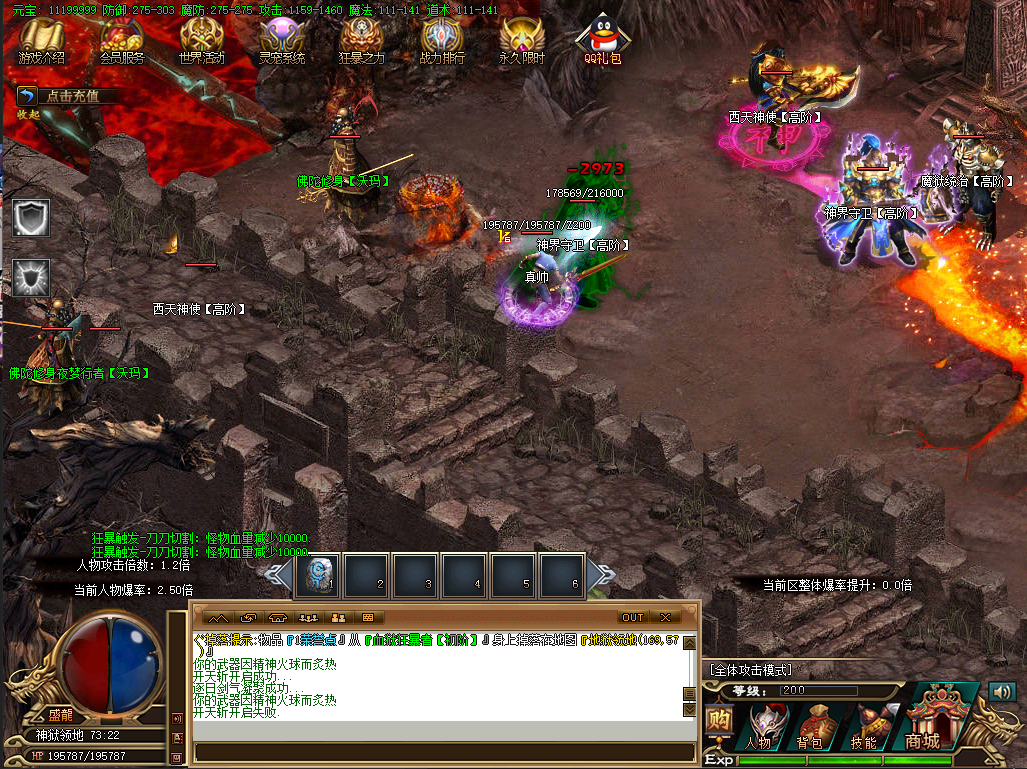Click the 购 purchase banner button
Screen dimensions: 1027x769
point(717,722)
